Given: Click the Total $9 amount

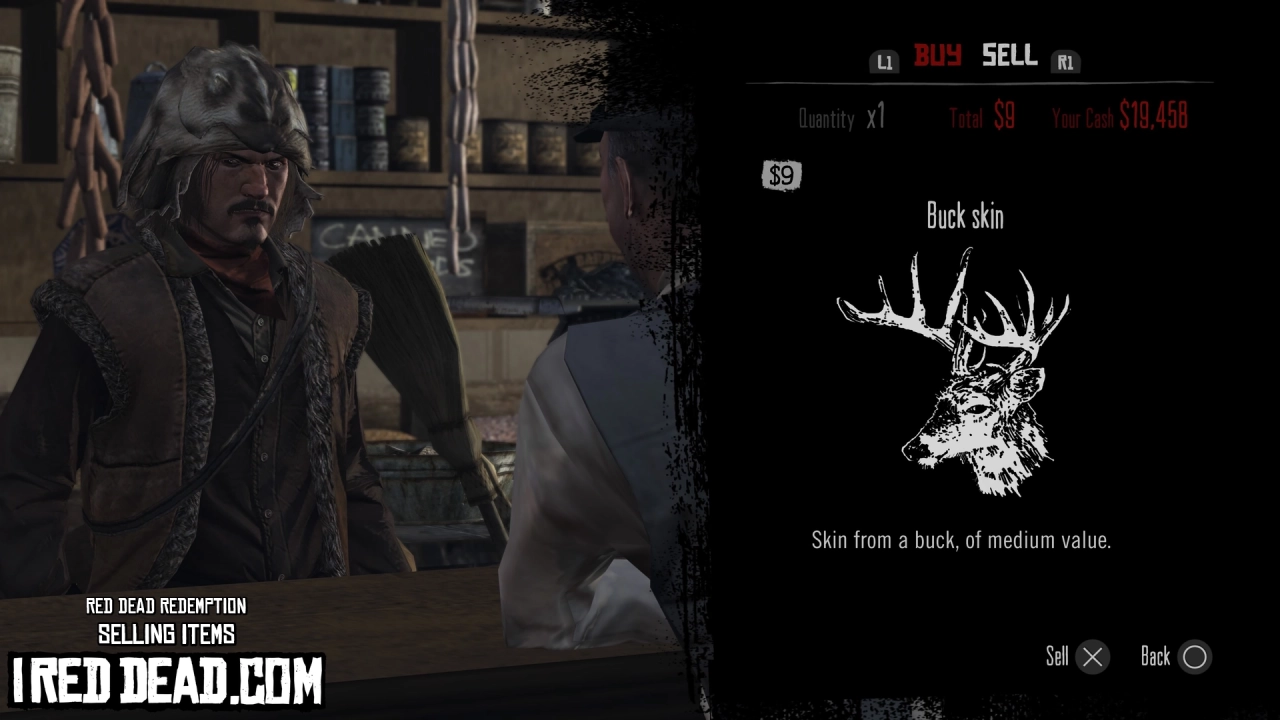Looking at the screenshot, I should (980, 117).
